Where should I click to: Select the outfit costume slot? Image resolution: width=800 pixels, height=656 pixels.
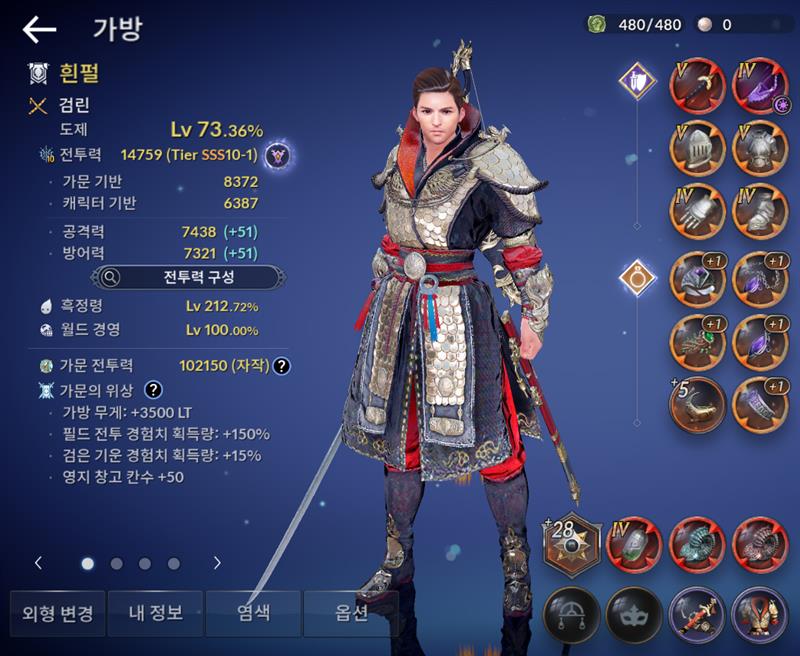(761, 612)
